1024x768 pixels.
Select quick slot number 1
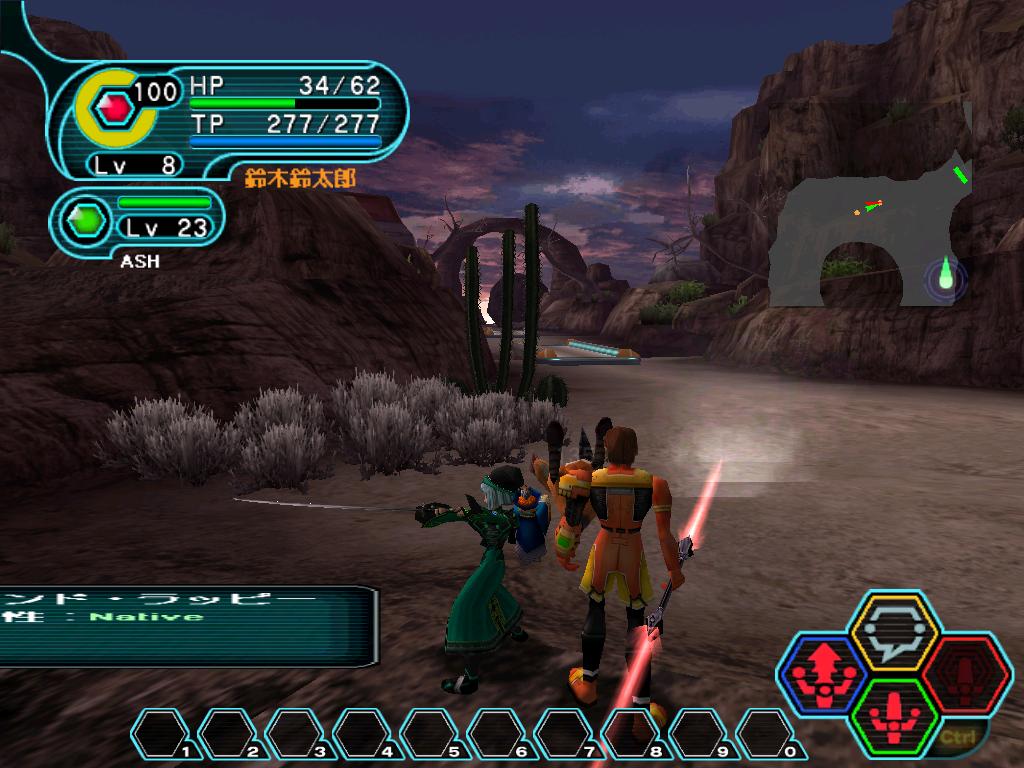(x=163, y=735)
